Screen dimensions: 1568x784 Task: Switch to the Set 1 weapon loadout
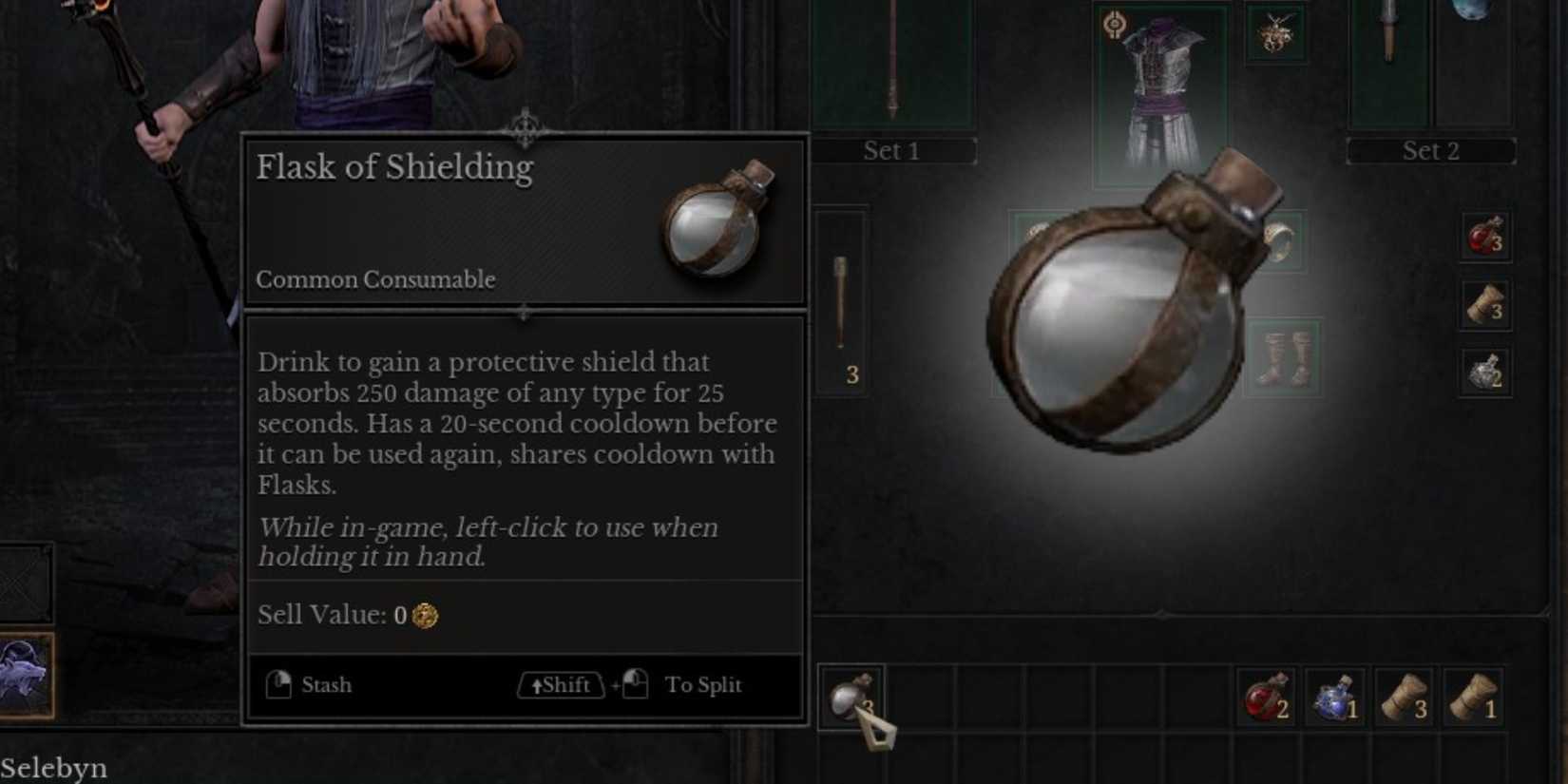tap(891, 150)
